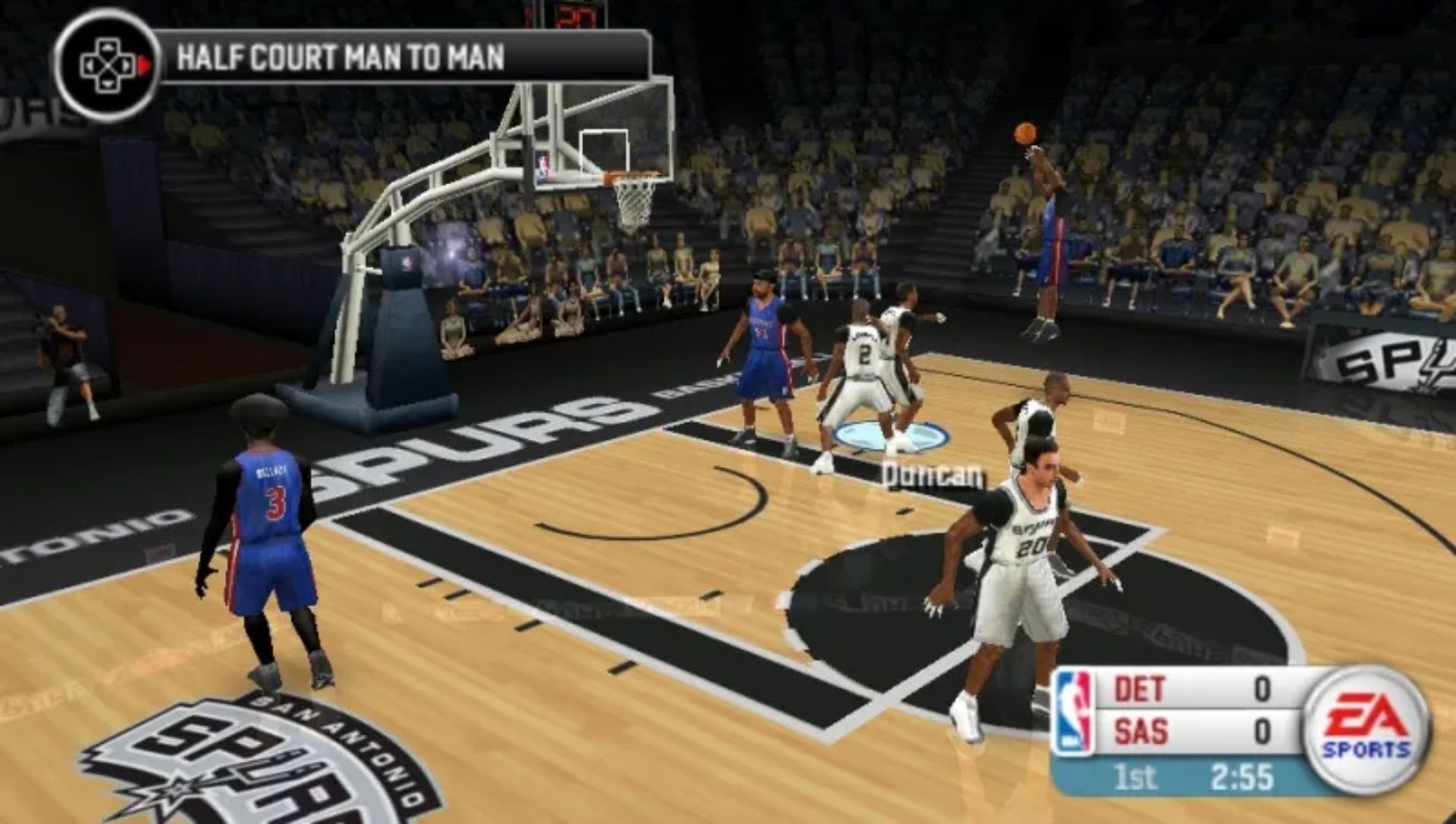This screenshot has height=824, width=1456.
Task: Select the Half Court Man to Man play call
Action: (340, 58)
